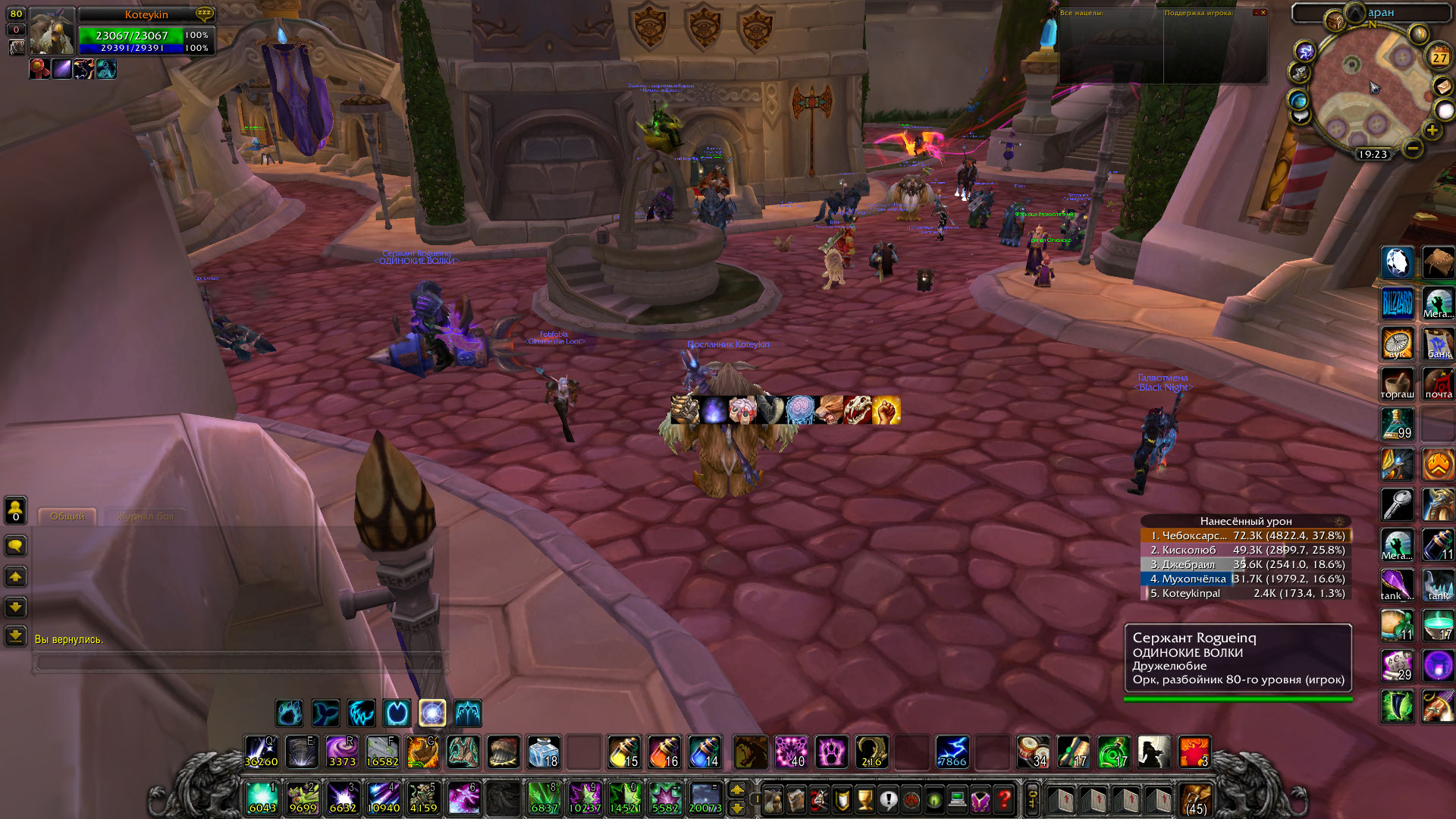Open damage meter settings gear

pos(1339,522)
